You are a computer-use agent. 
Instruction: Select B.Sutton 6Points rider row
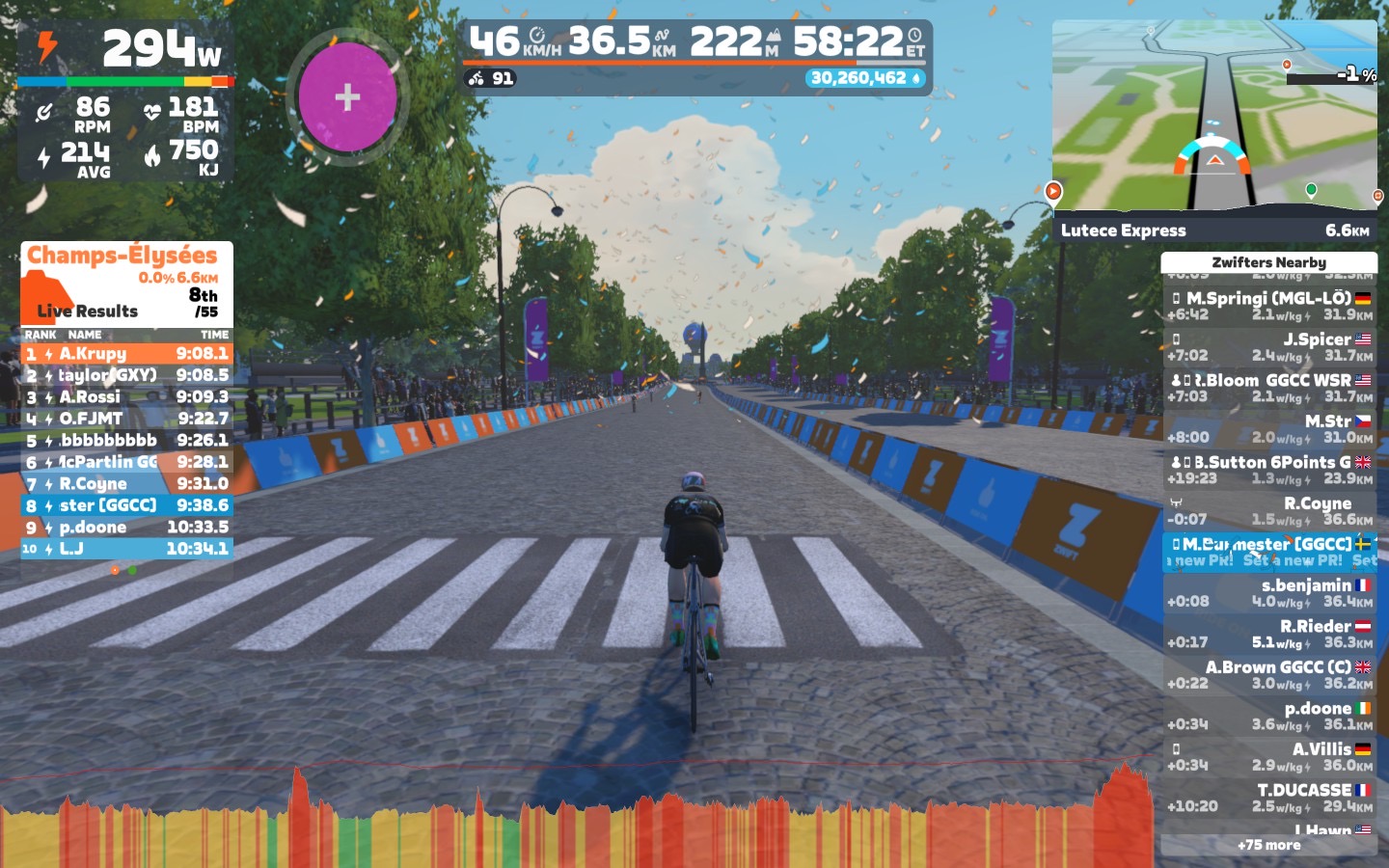click(x=1268, y=470)
